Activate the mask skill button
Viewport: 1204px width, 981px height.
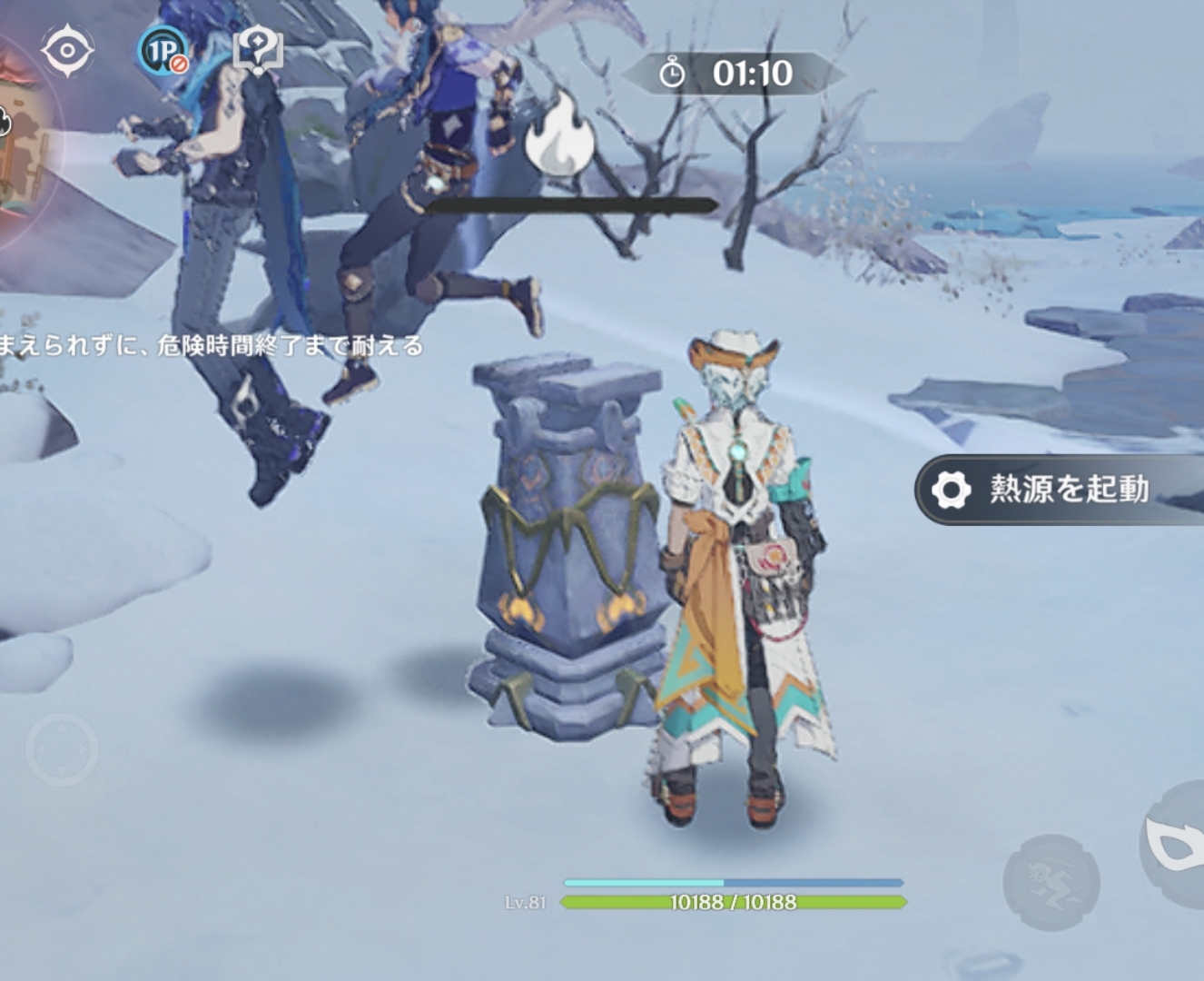(x=1174, y=845)
